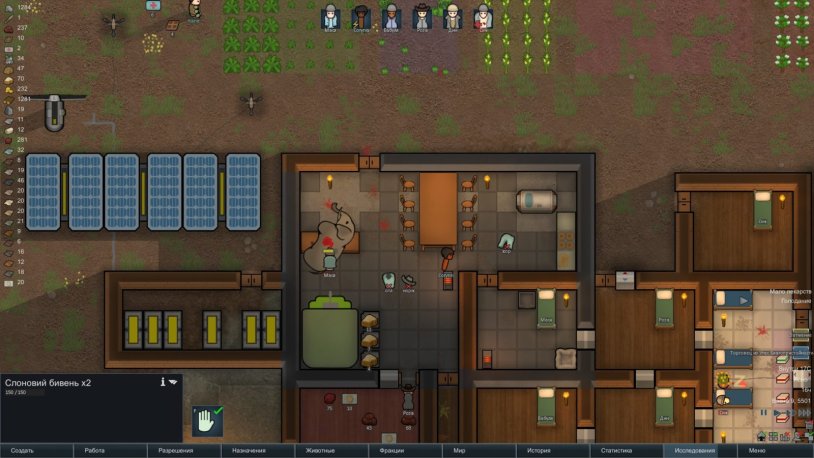Image resolution: width=814 pixels, height=458 pixels.
Task: Select colonist portrait with the lightning bolt icon
Action: tap(362, 17)
